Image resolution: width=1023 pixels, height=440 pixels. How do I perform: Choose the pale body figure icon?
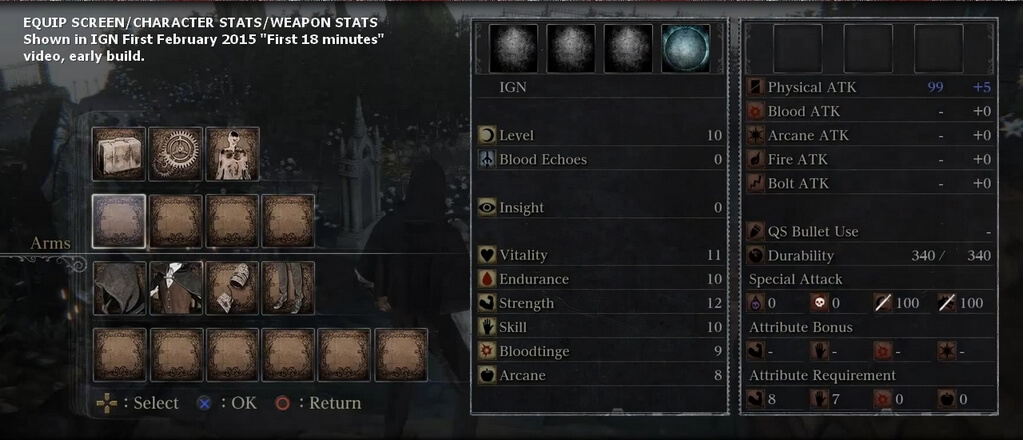[233, 153]
